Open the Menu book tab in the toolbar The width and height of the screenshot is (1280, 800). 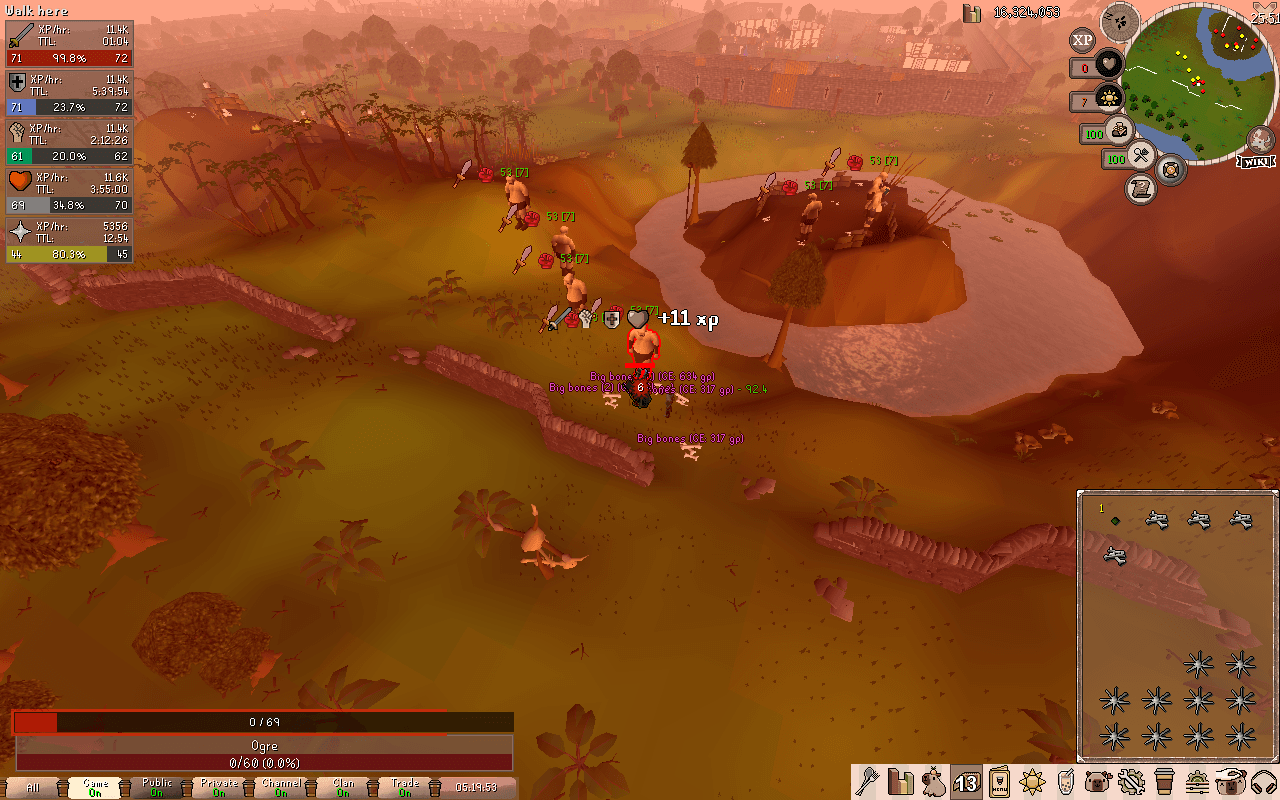(x=999, y=783)
